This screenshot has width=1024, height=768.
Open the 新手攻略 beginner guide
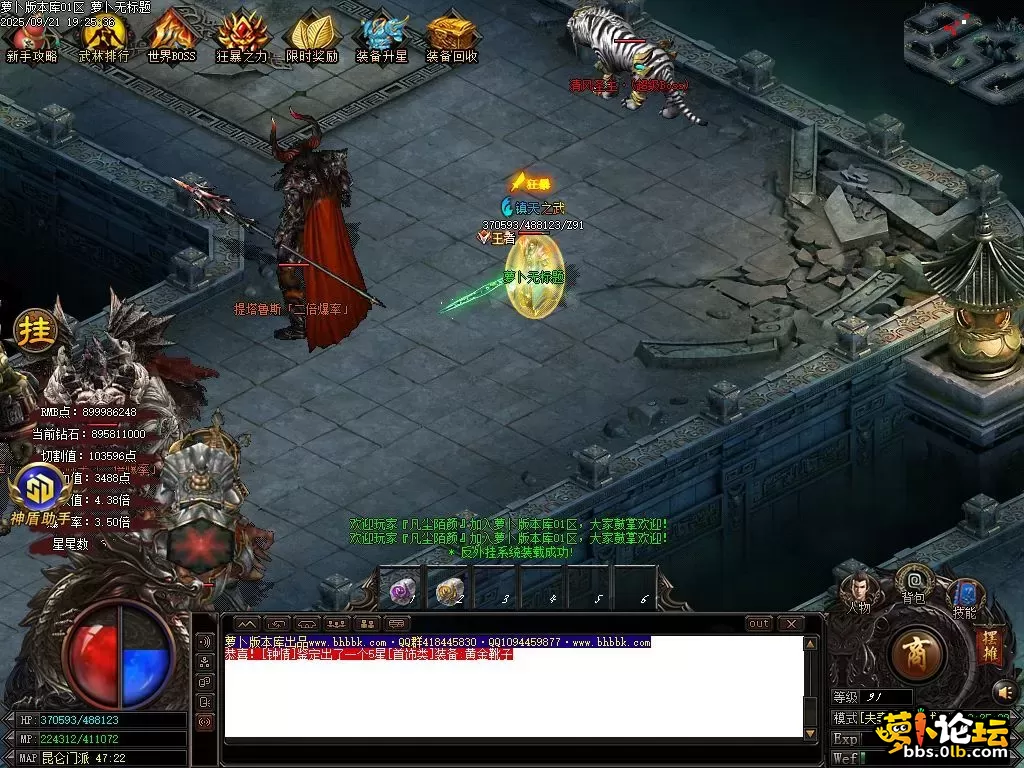32,36
